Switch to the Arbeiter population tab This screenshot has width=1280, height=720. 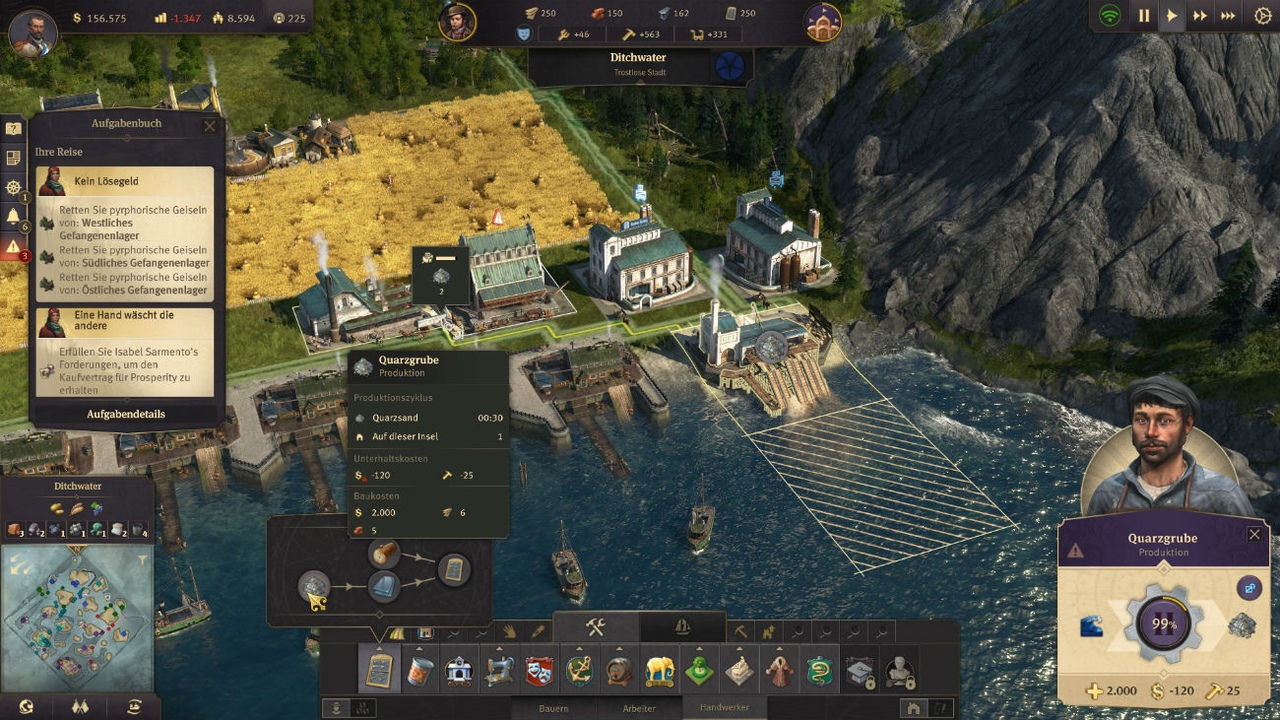(x=639, y=708)
